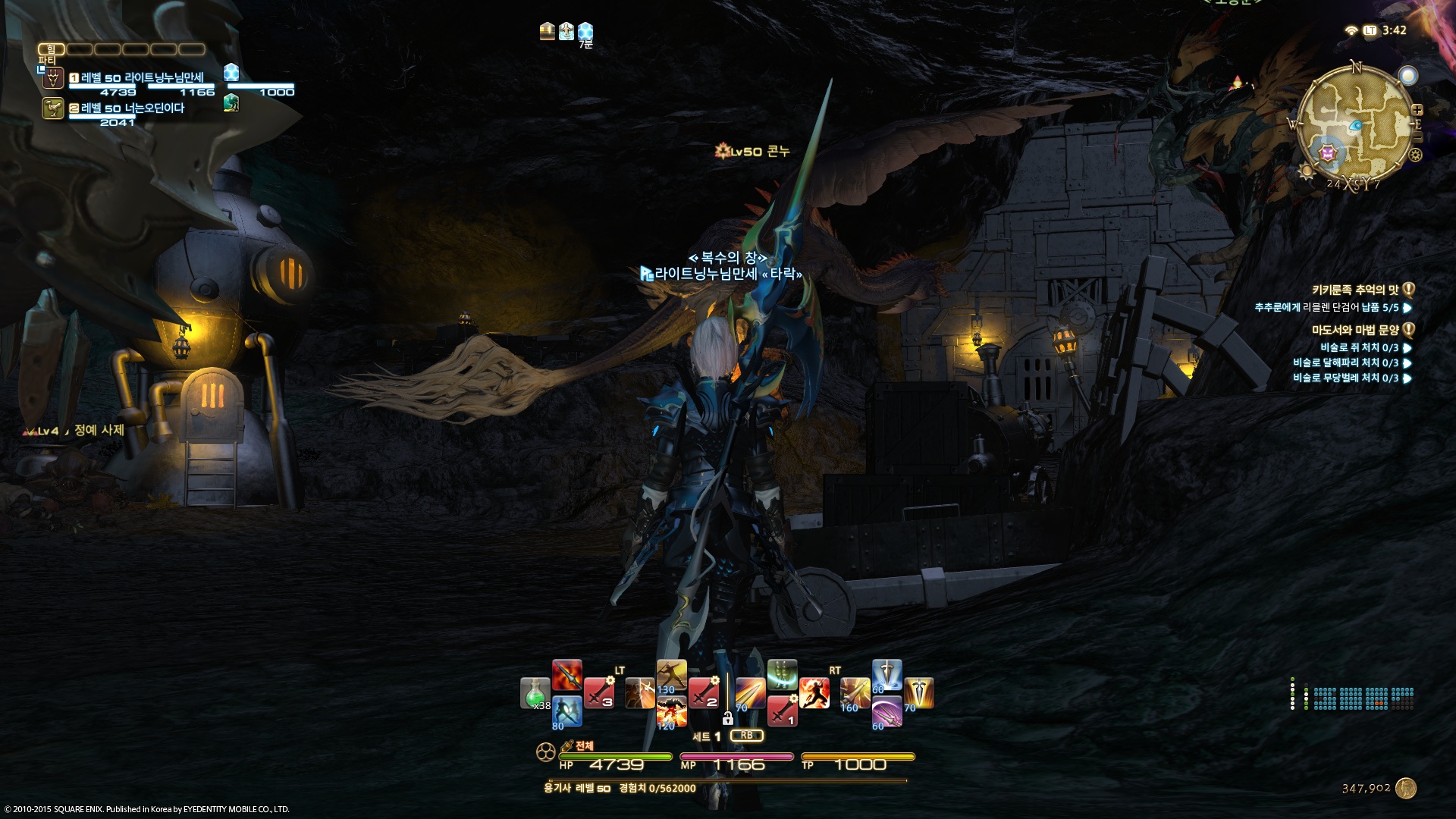Open minimap settings gear icon
Image resolution: width=1456 pixels, height=819 pixels.
[1415, 155]
